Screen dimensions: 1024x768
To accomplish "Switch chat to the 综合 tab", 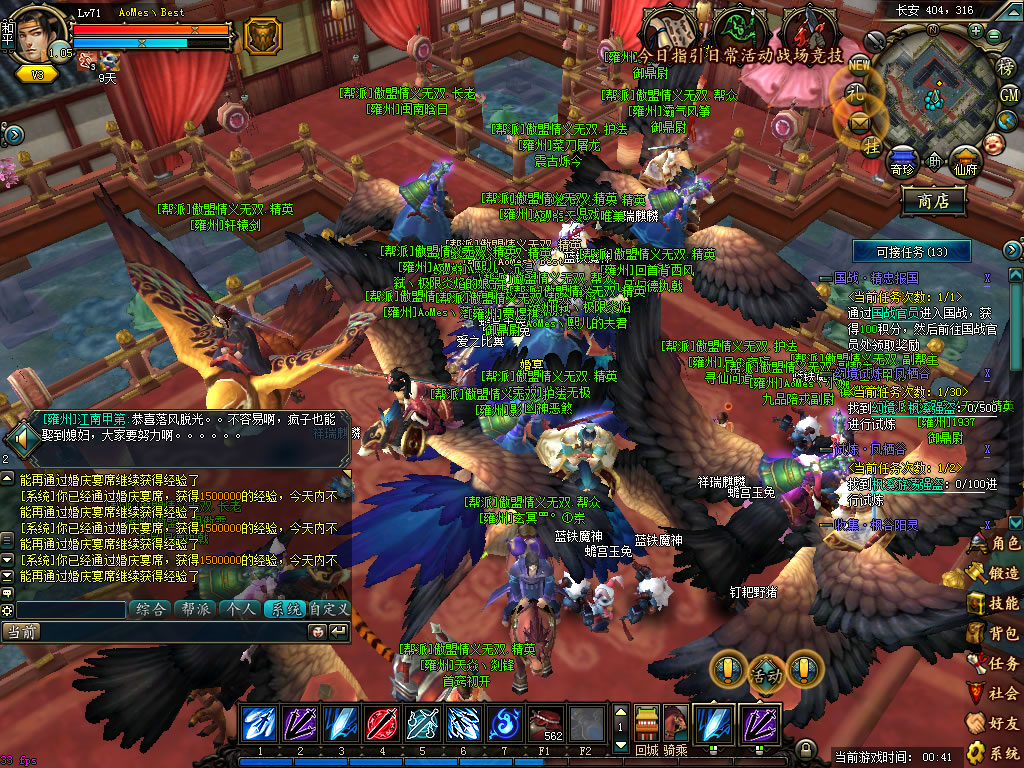I will (x=150, y=608).
